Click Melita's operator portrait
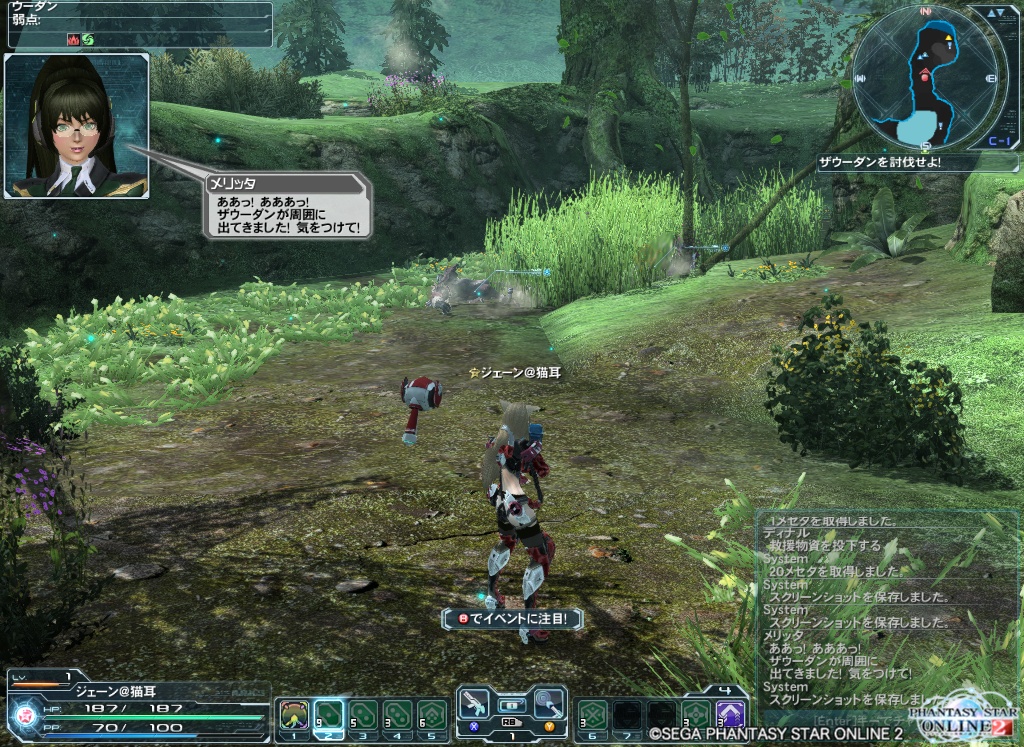 pos(77,126)
